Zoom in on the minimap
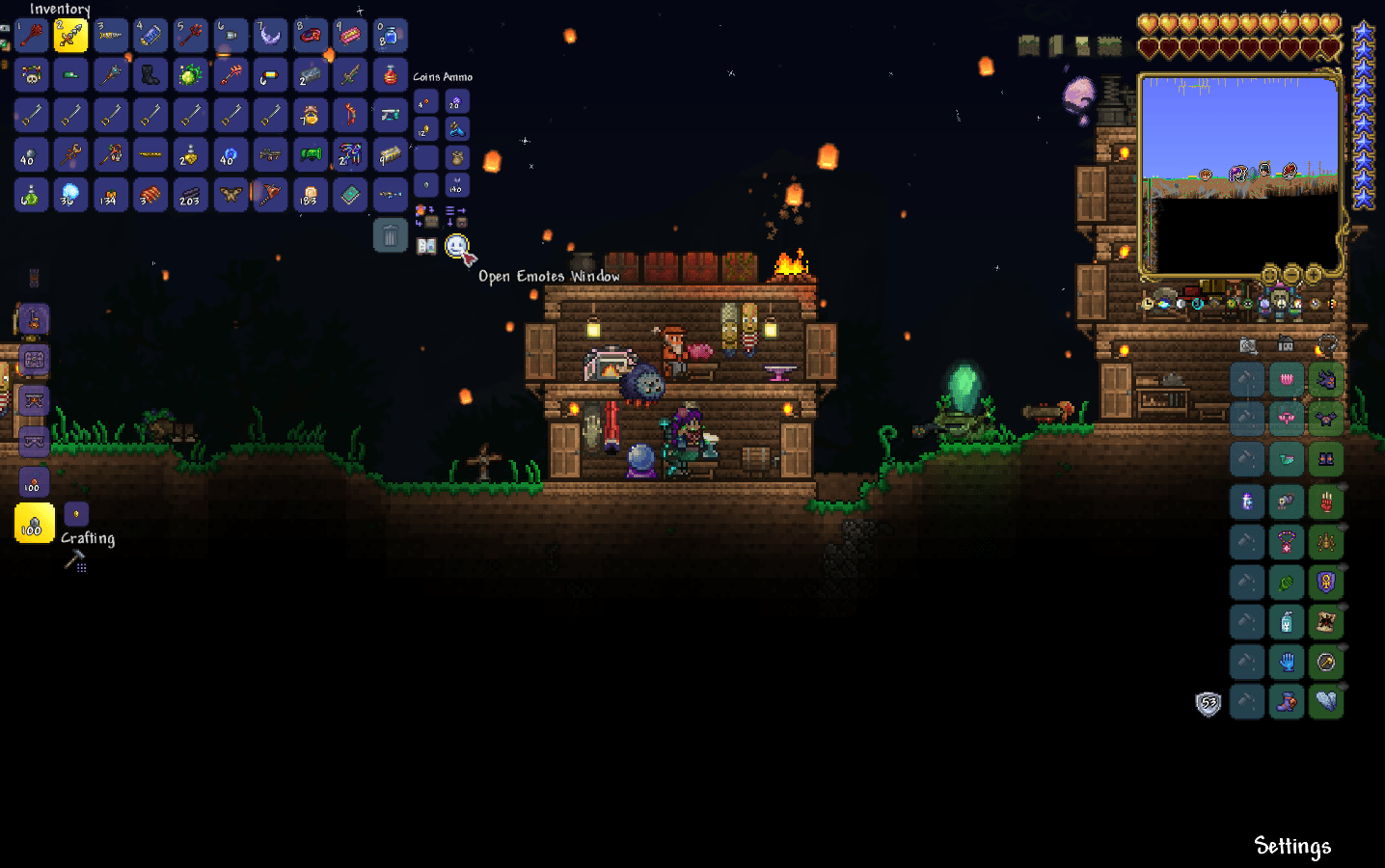Viewport: 1385px width, 868px height. pos(1312,276)
